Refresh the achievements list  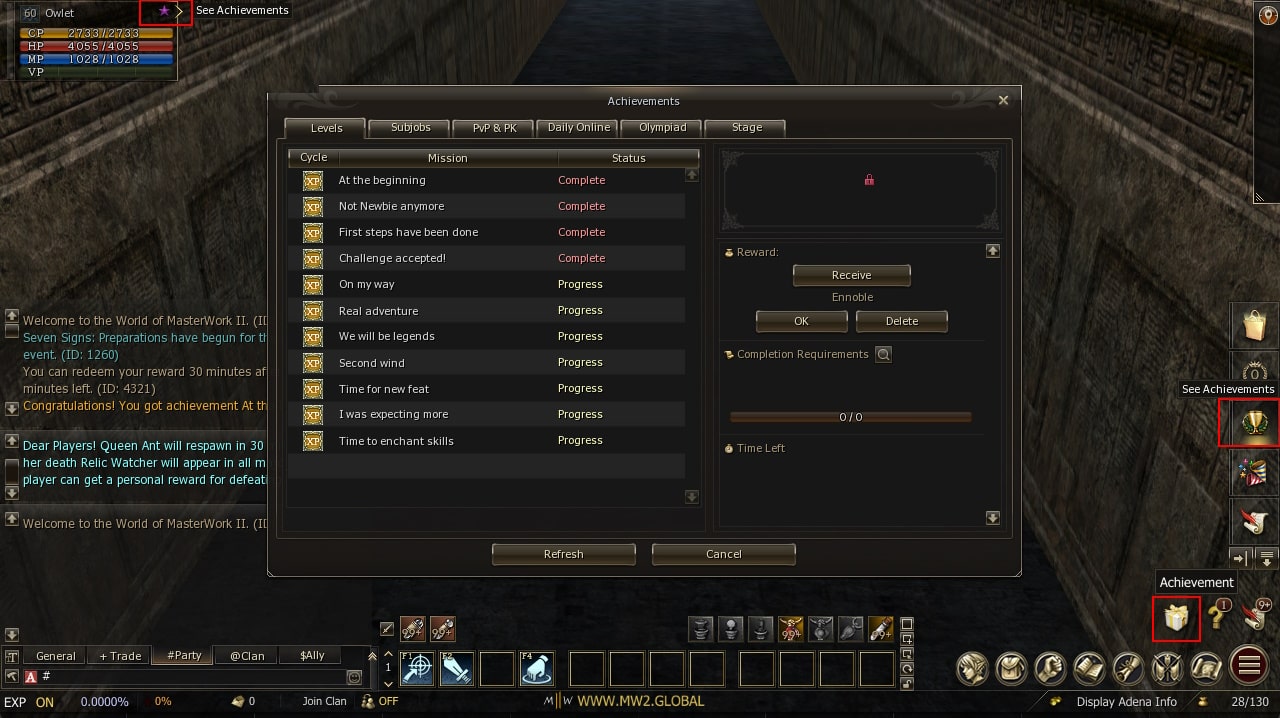click(563, 554)
